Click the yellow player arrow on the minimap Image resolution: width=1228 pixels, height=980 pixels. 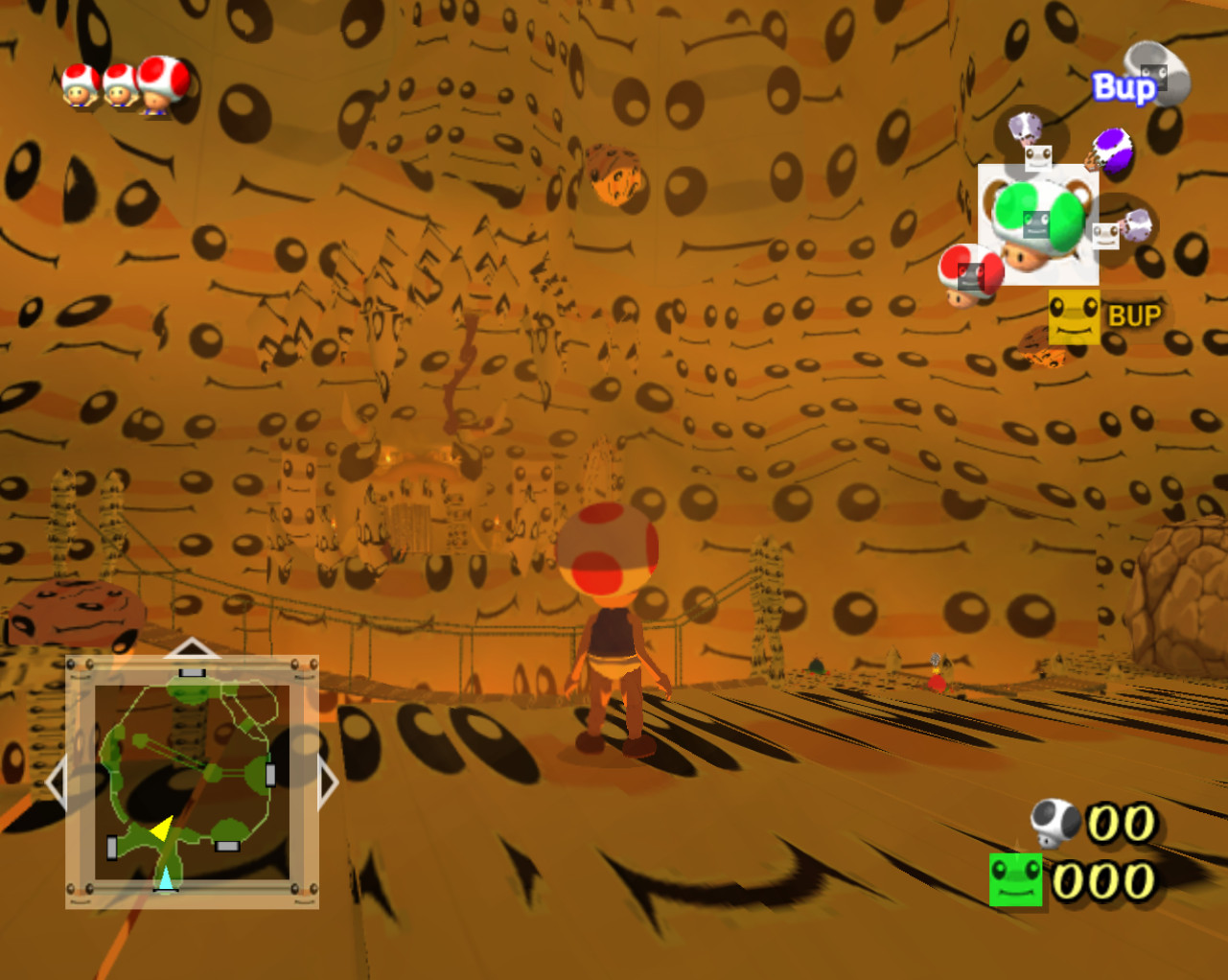tap(161, 827)
